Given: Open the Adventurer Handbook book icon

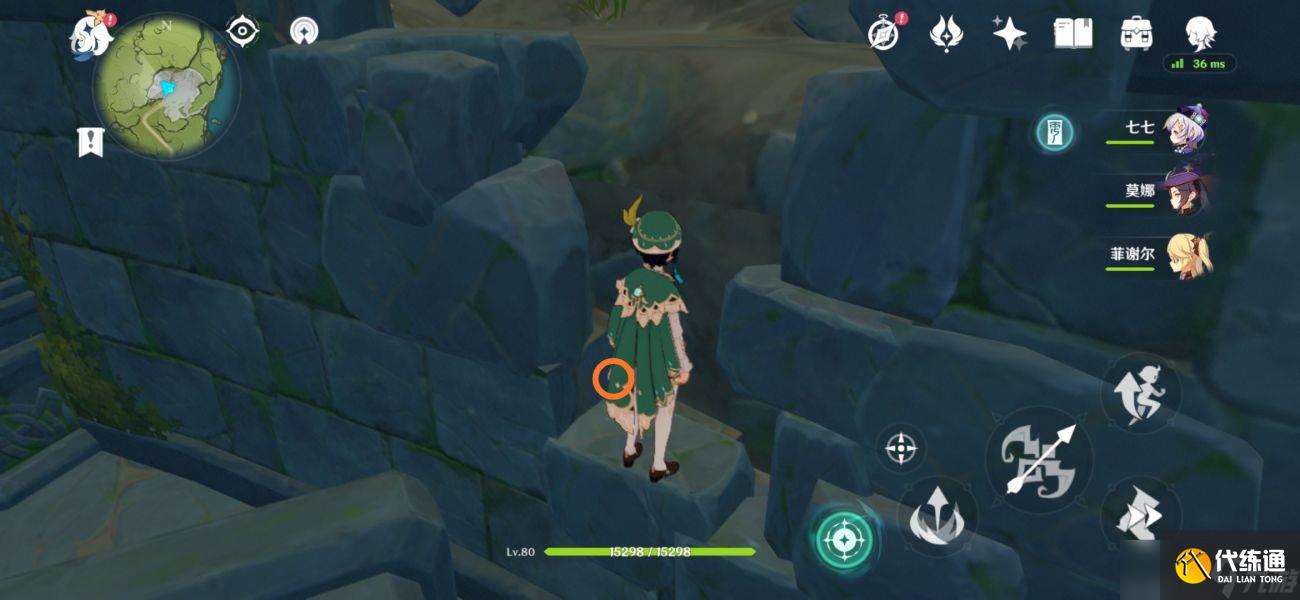Looking at the screenshot, I should click(1072, 33).
